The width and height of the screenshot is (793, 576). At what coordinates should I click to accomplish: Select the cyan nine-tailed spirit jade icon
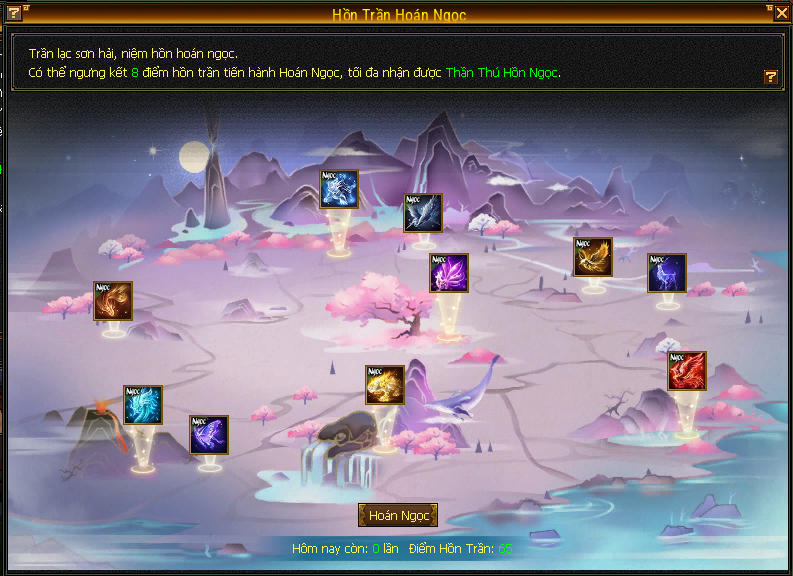click(143, 405)
